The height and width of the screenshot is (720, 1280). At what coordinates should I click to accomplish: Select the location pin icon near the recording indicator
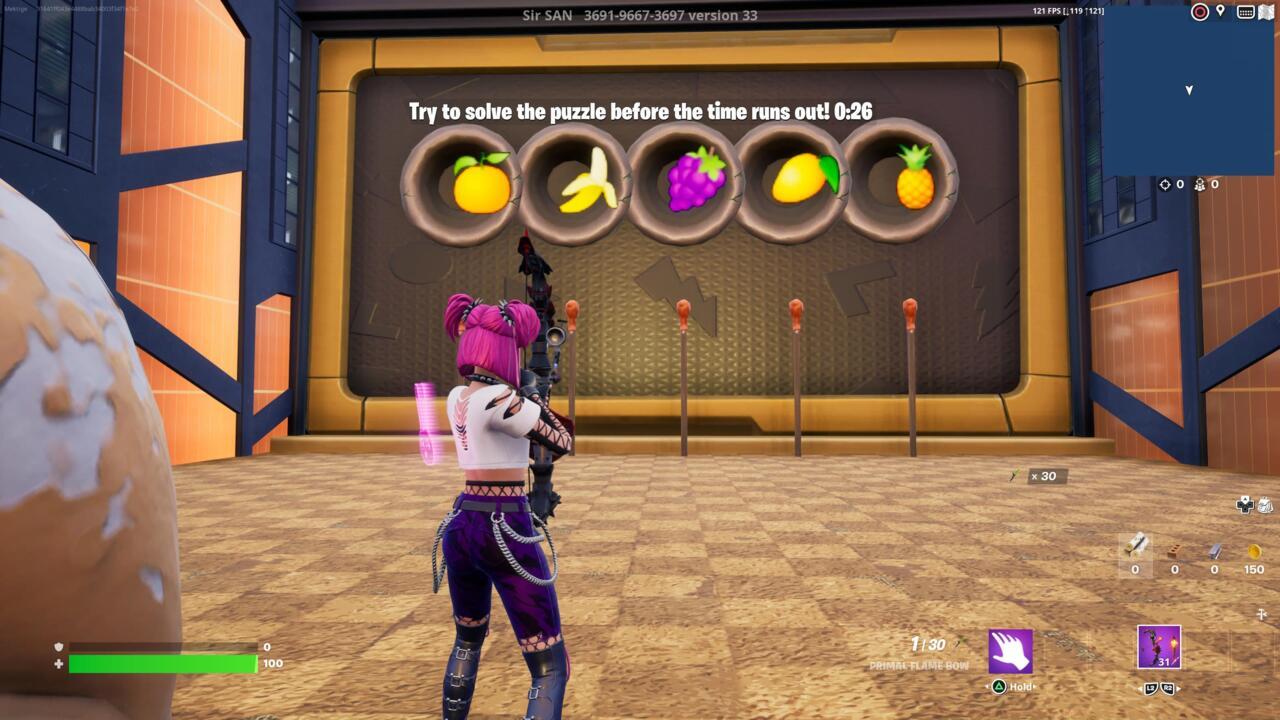[1220, 11]
